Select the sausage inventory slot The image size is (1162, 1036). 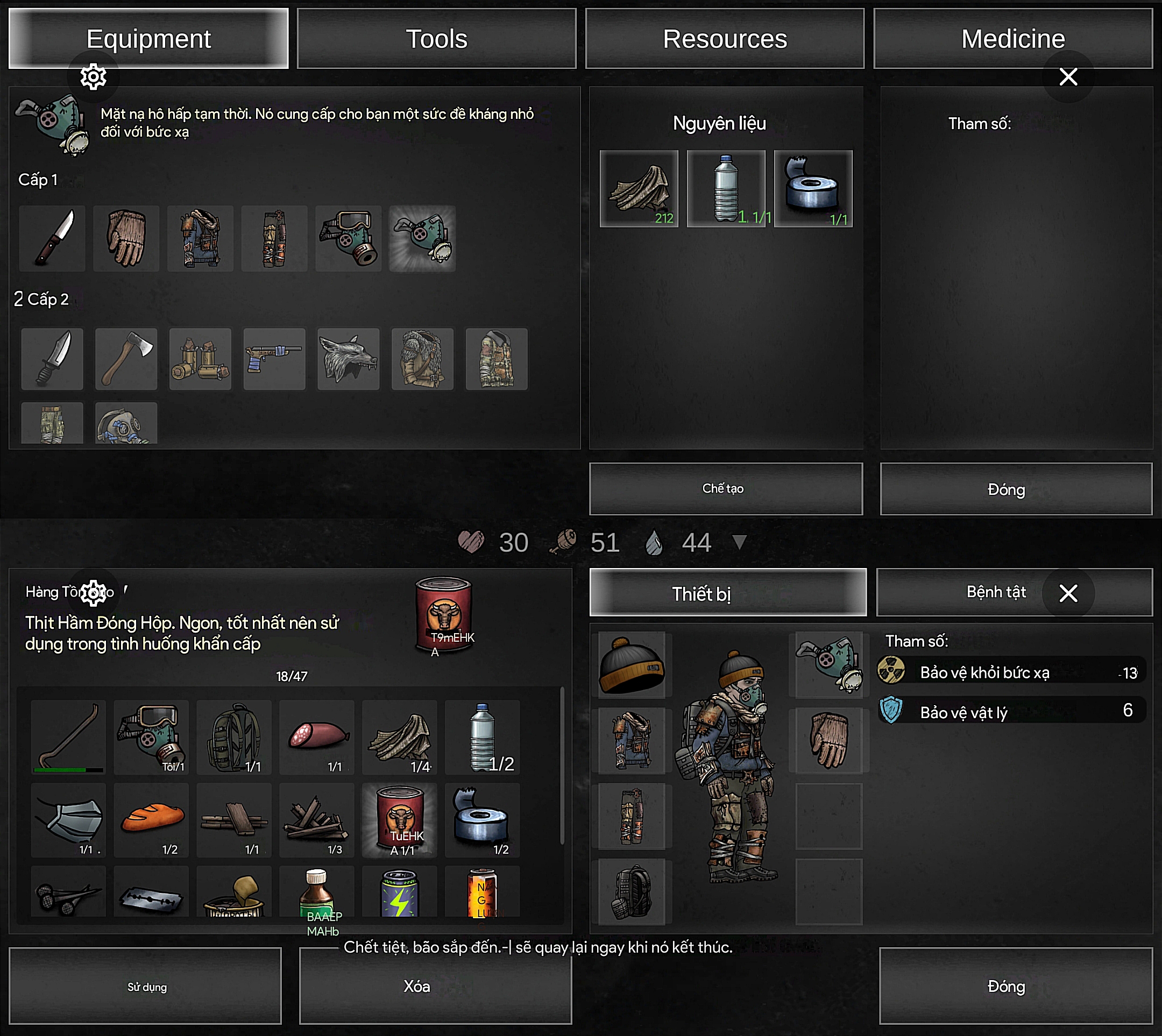(x=316, y=737)
